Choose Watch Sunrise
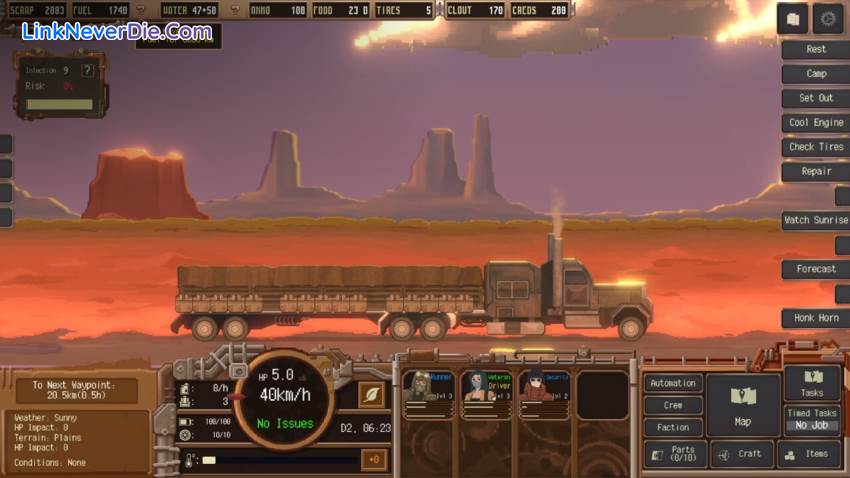 (x=816, y=220)
